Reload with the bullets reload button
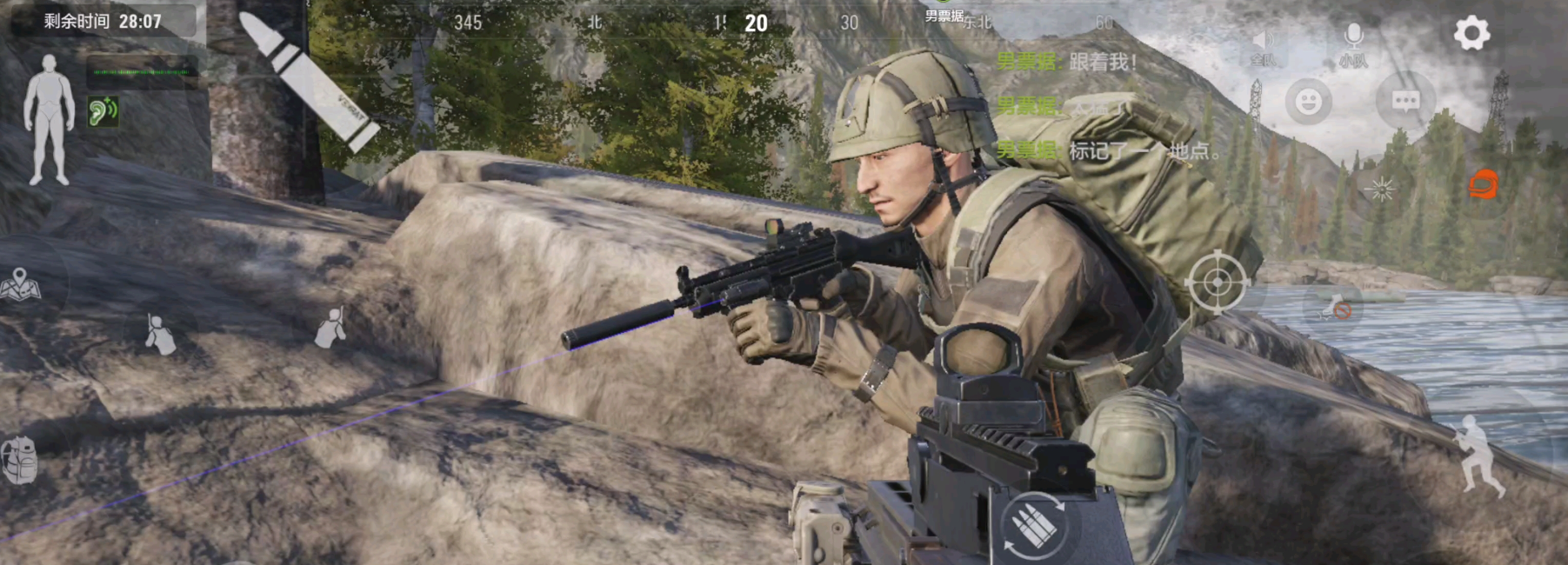Image resolution: width=1568 pixels, height=565 pixels. [1033, 525]
